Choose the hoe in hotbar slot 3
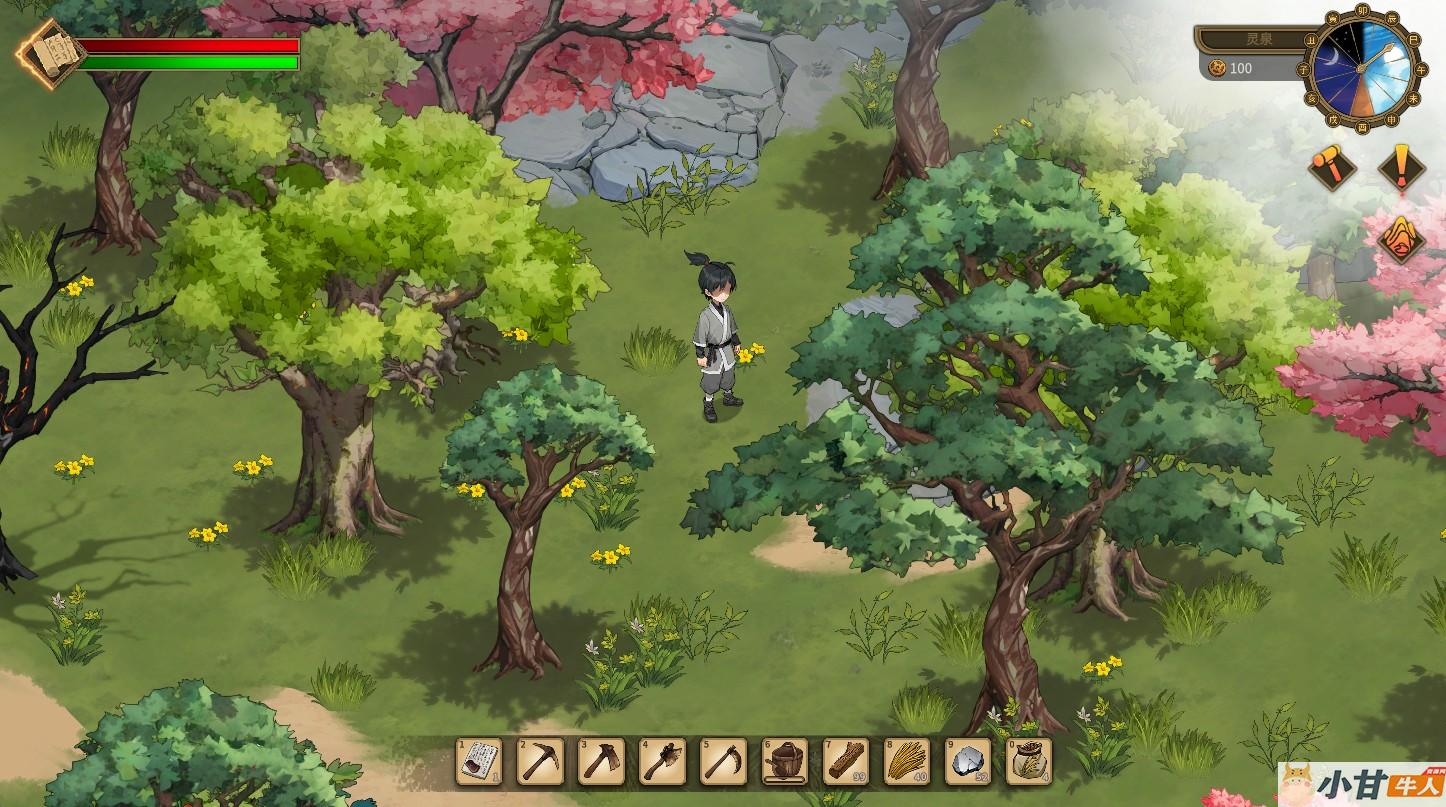The height and width of the screenshot is (807, 1446). click(601, 762)
